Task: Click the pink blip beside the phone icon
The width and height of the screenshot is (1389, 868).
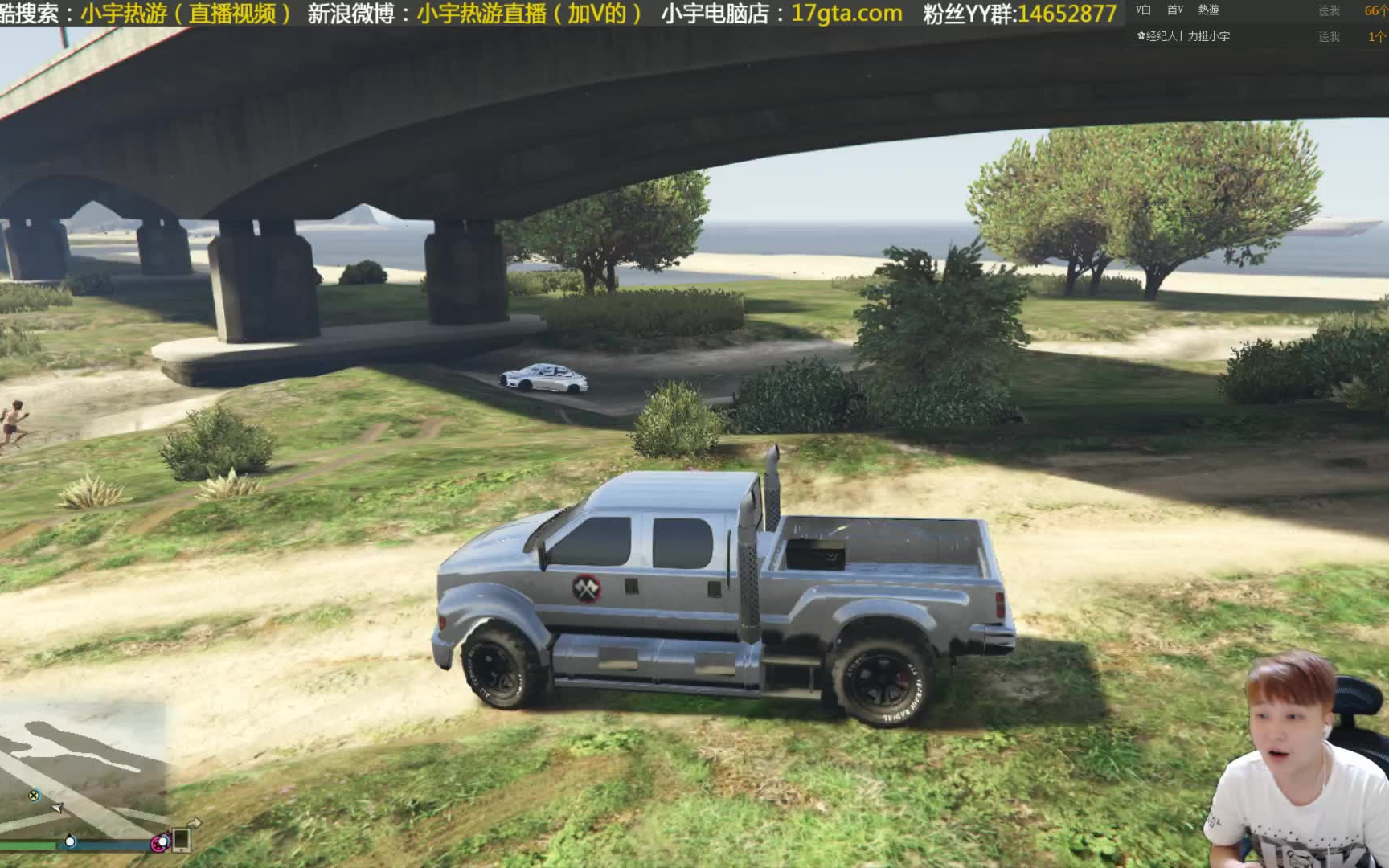Action: pos(161,843)
